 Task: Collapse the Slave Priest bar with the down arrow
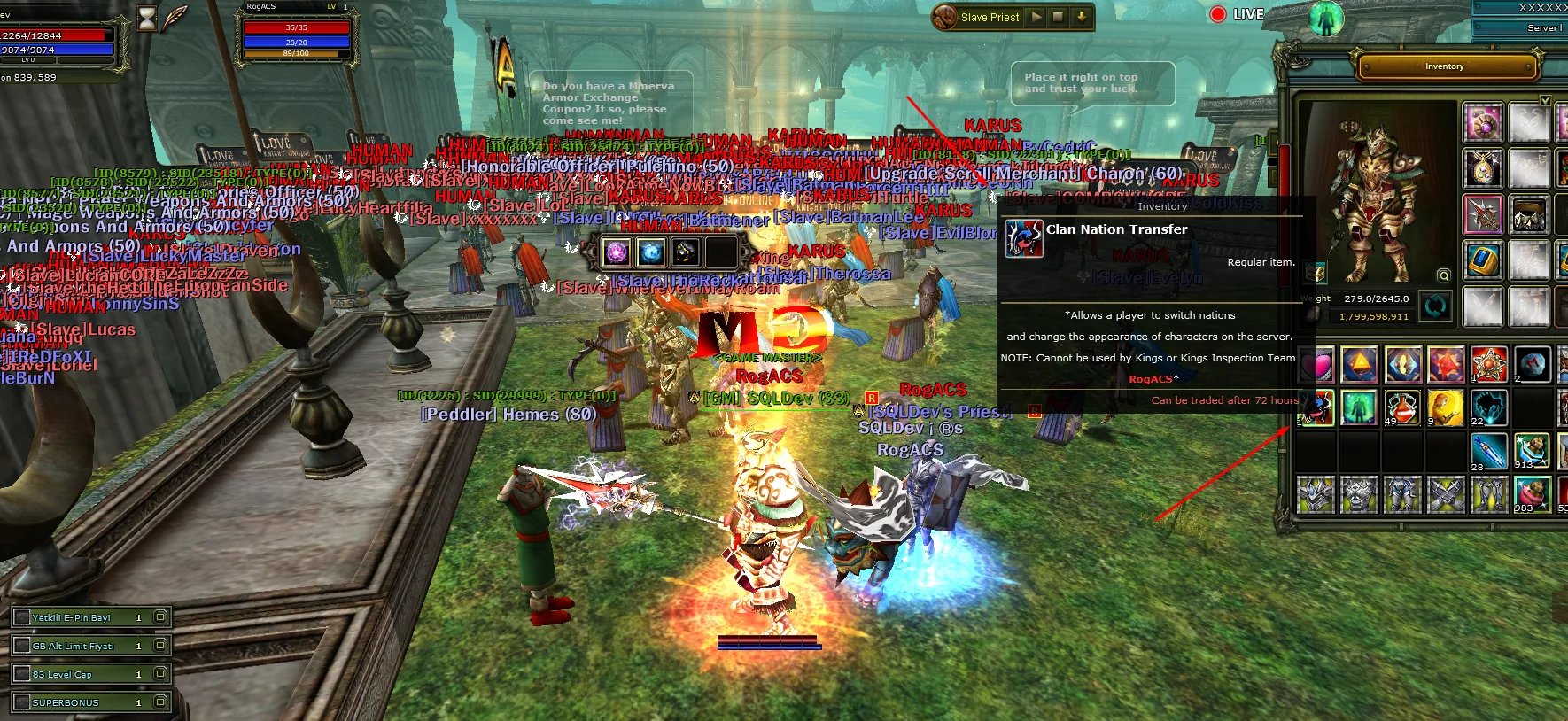coord(1083,17)
